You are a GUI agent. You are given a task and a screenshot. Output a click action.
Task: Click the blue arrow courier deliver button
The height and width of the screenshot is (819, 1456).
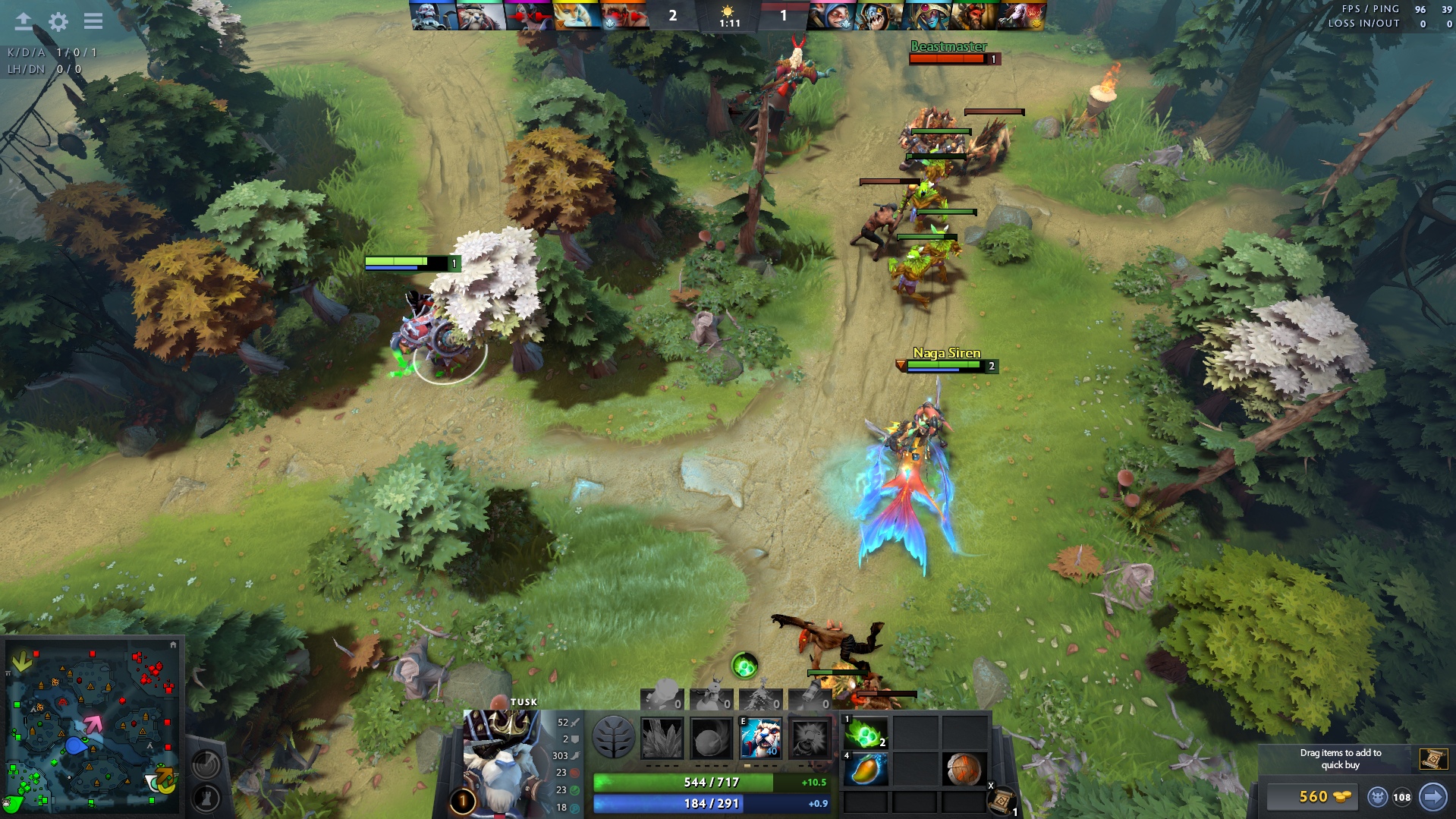click(1433, 796)
